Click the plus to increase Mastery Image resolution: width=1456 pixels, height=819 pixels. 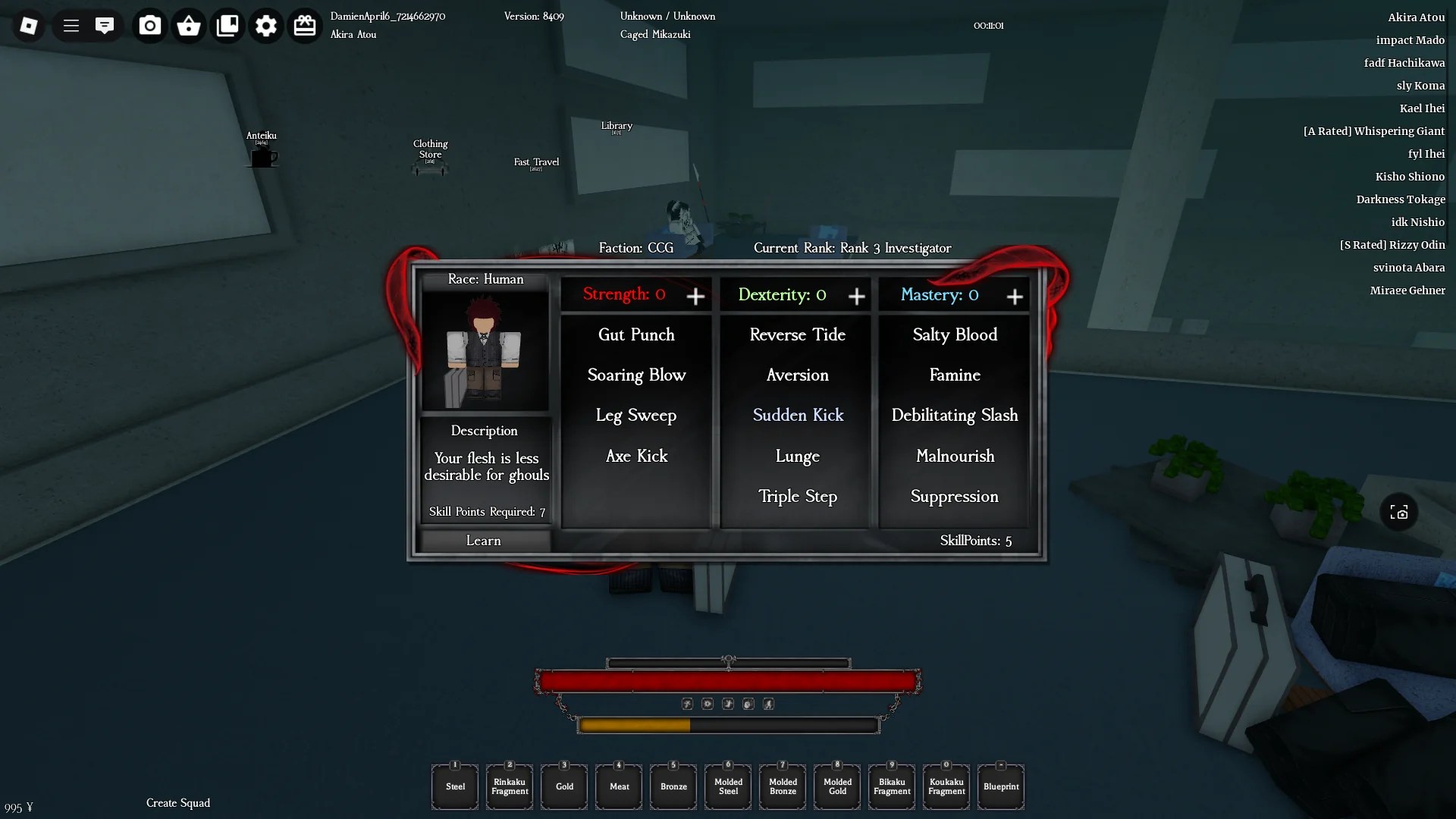pos(1015,297)
